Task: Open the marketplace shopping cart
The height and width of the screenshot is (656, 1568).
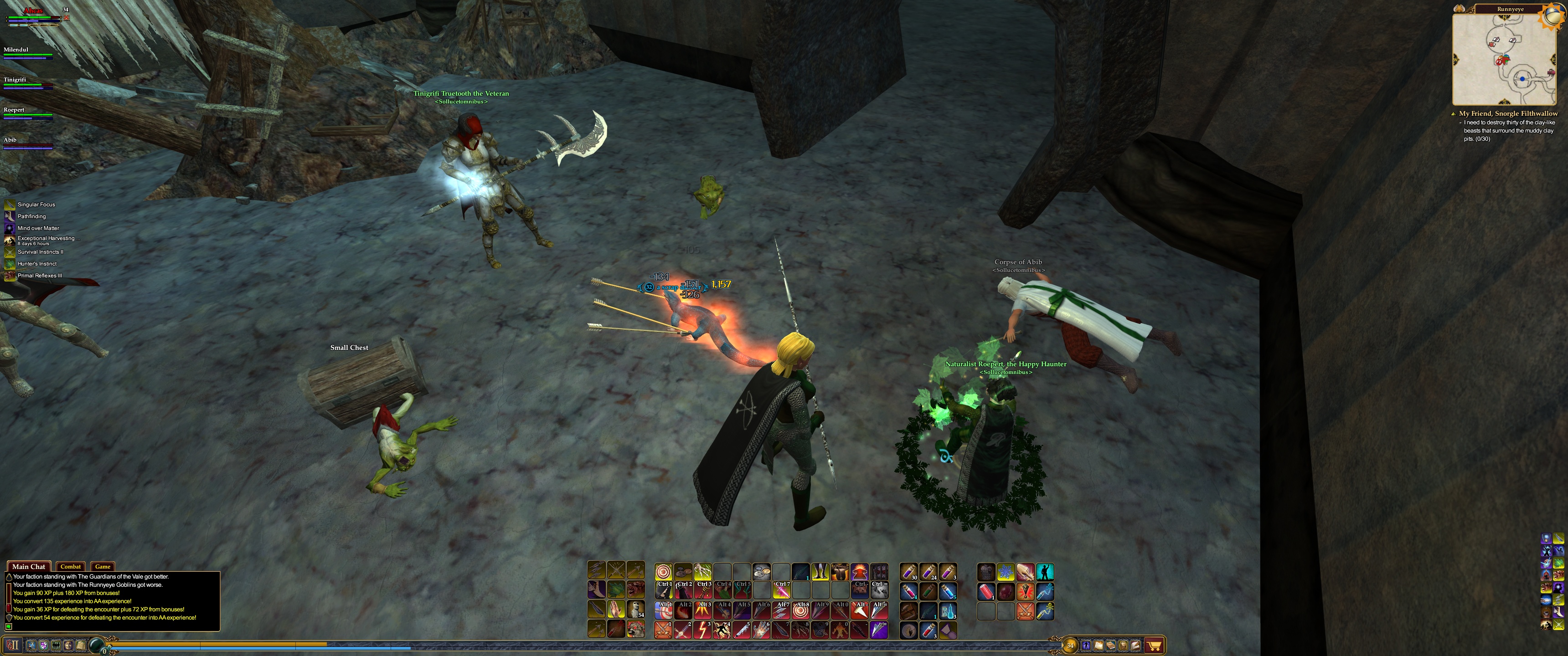Action: (x=1154, y=645)
